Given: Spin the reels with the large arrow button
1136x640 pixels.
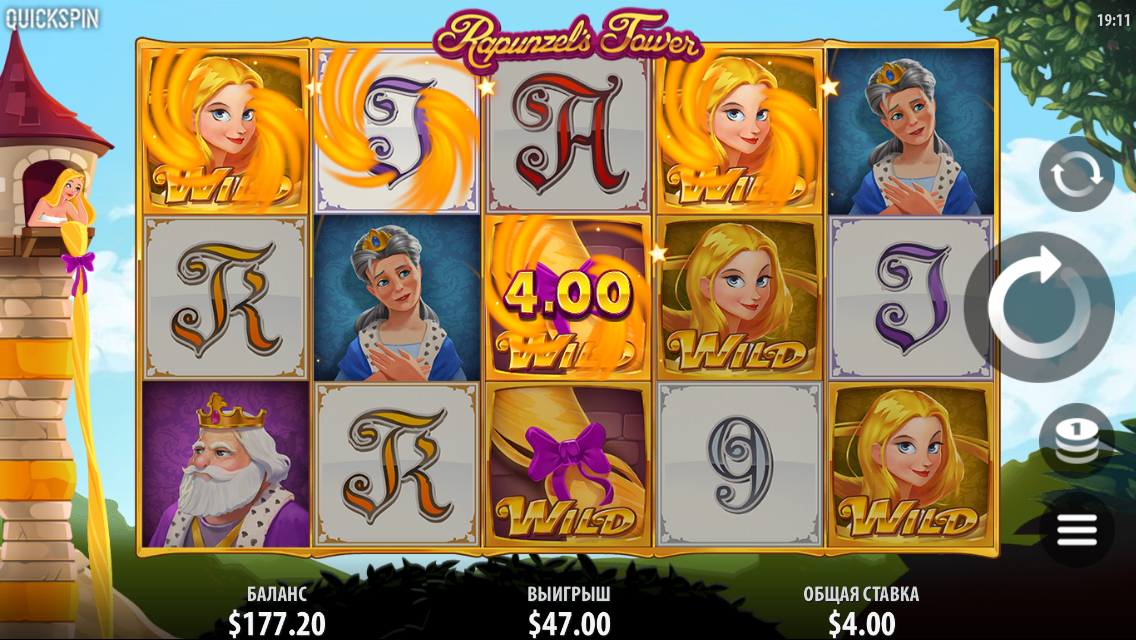Looking at the screenshot, I should pos(1039,307).
